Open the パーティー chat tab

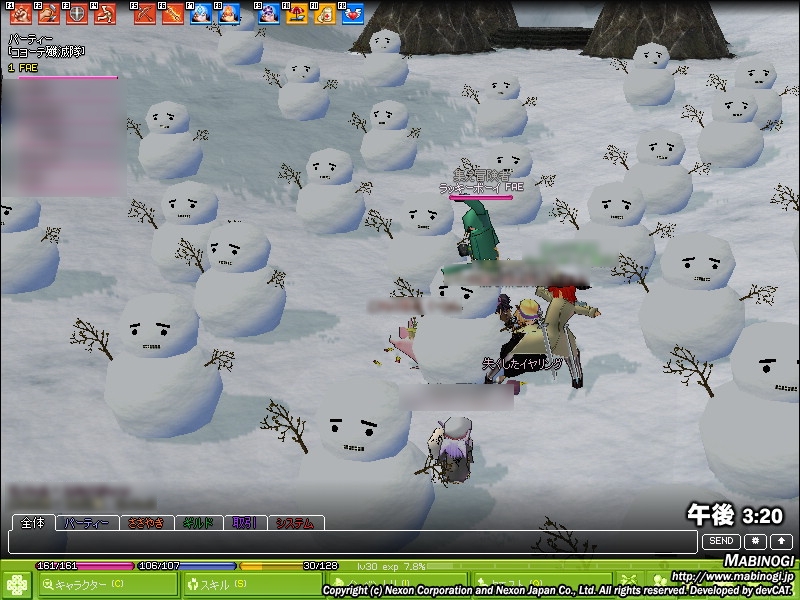pos(85,523)
